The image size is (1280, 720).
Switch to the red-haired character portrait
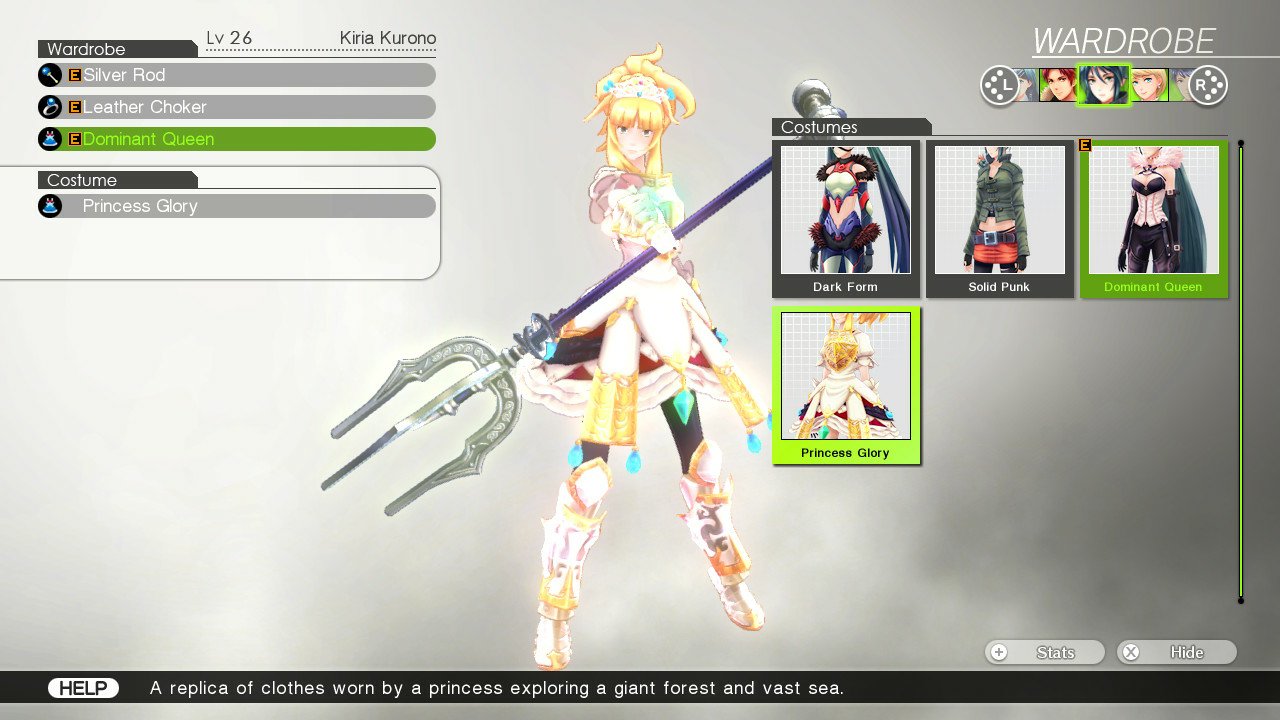(1057, 85)
